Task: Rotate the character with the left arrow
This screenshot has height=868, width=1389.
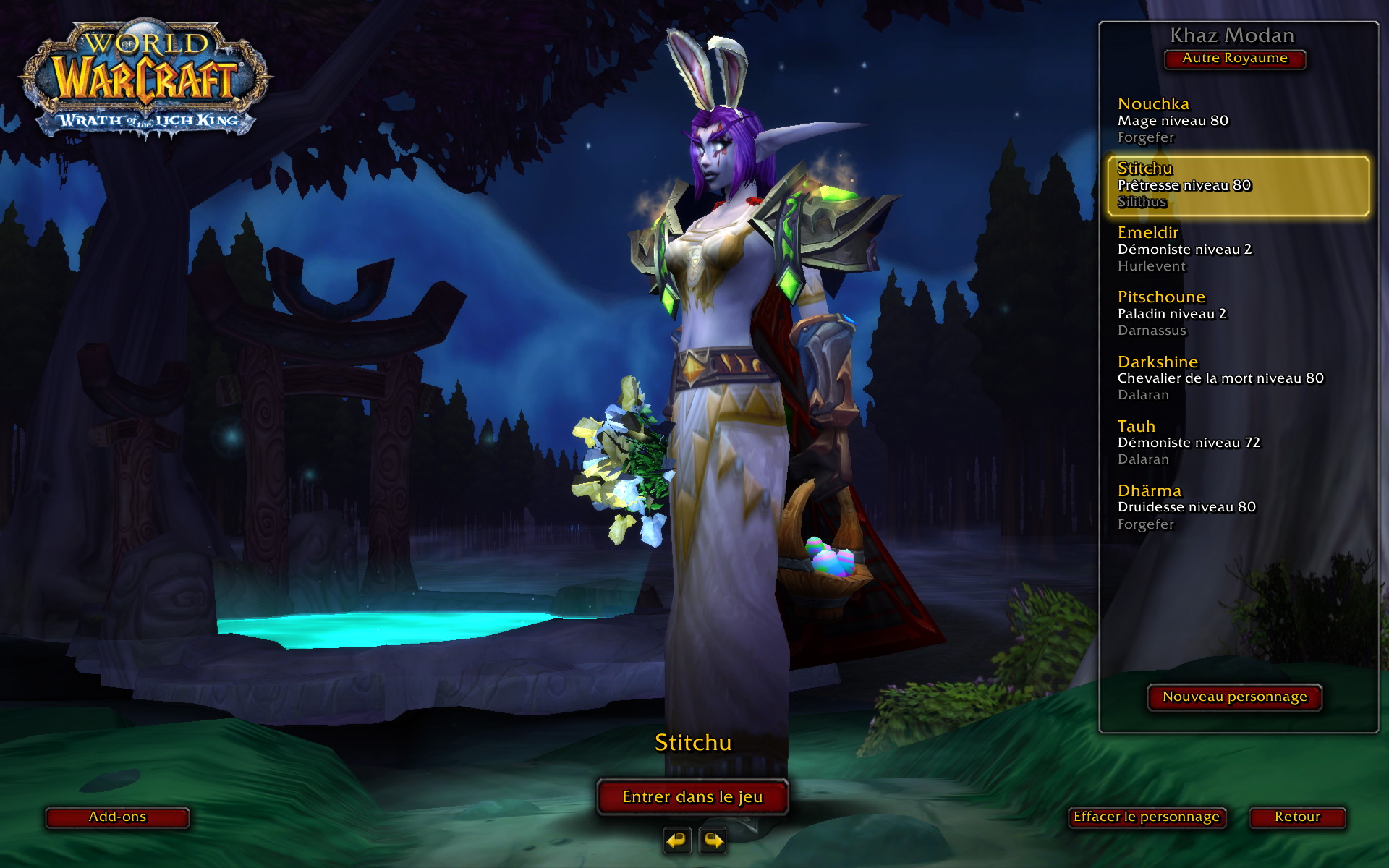Action: (677, 841)
